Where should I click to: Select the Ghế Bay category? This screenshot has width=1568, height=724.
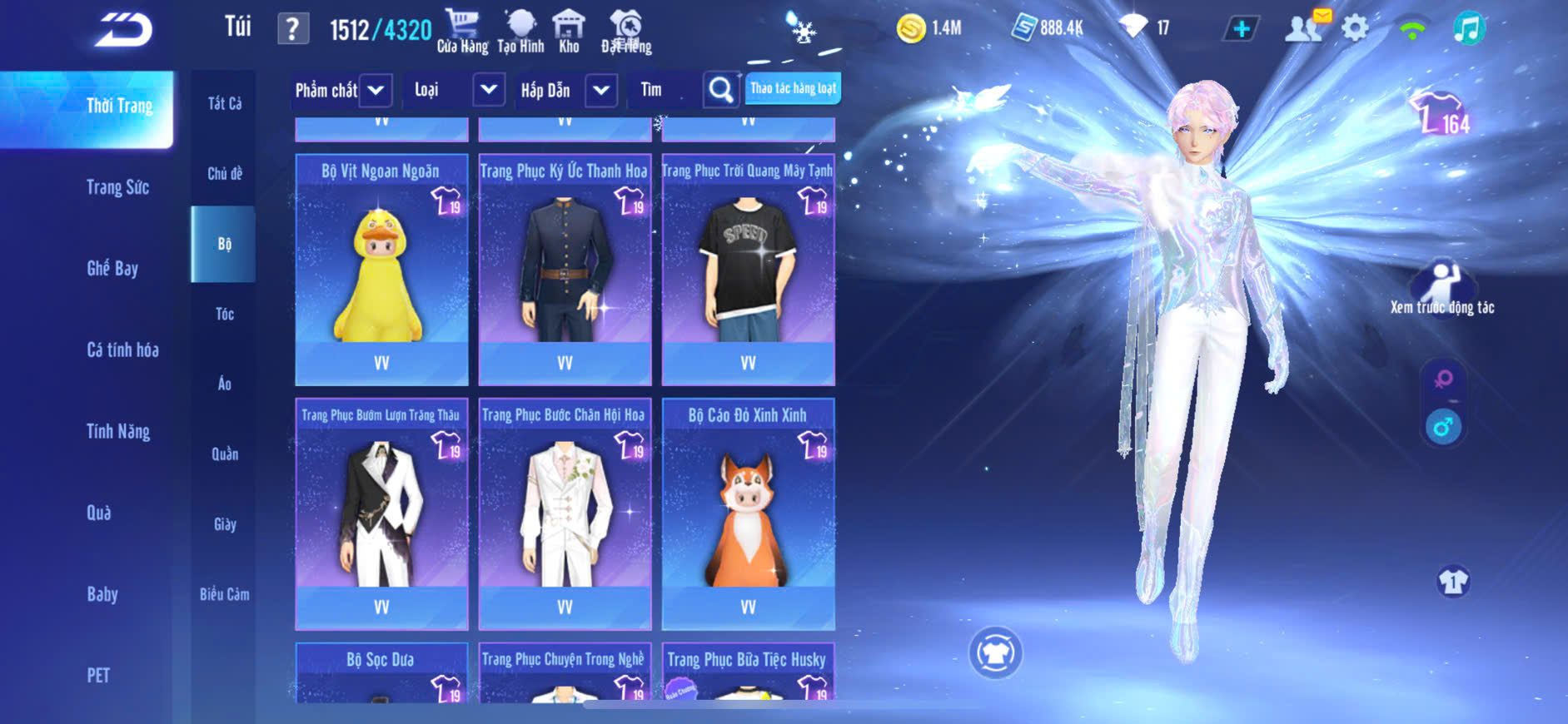click(x=112, y=268)
